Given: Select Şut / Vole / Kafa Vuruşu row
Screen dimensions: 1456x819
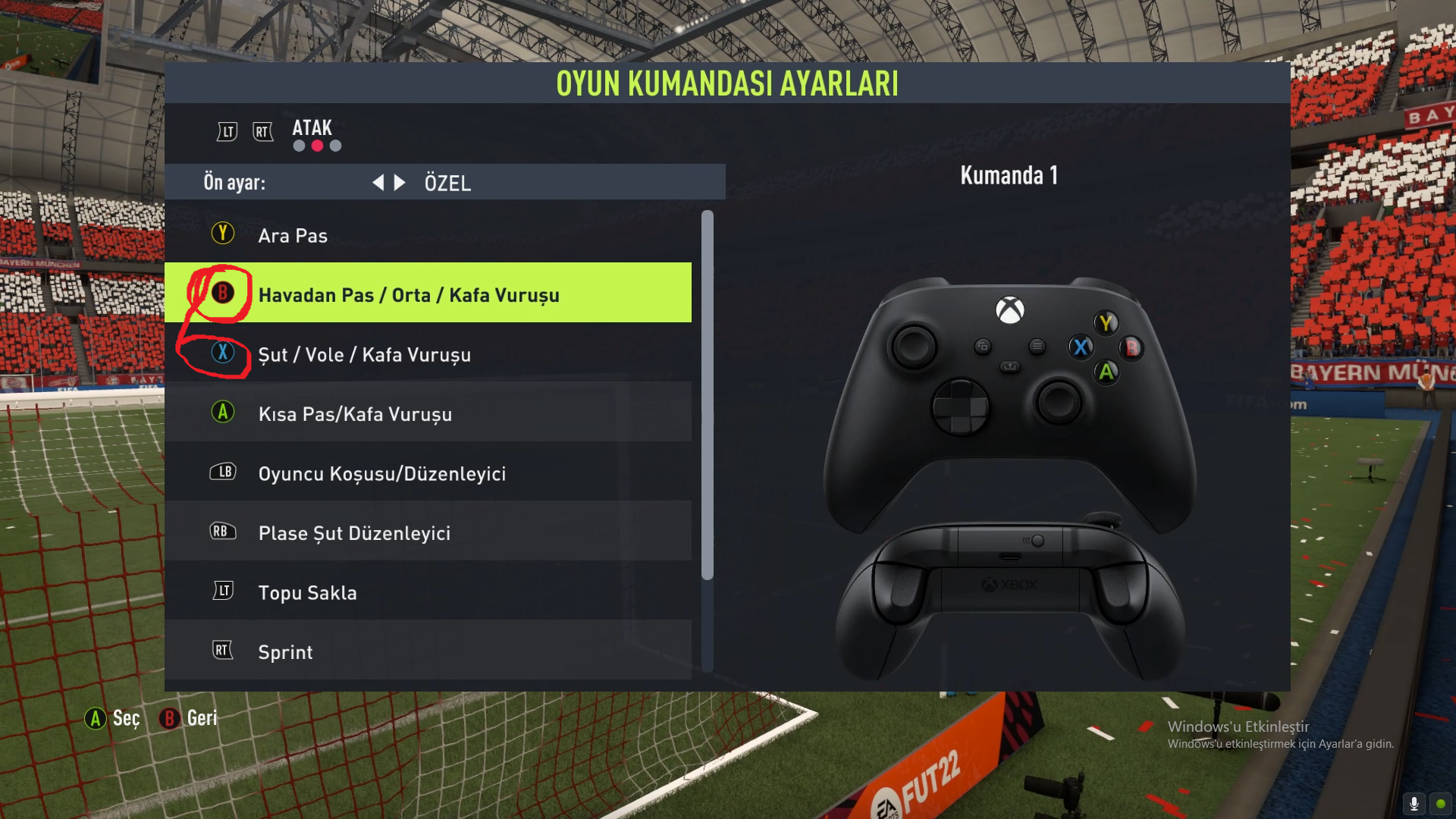Looking at the screenshot, I should pos(428,354).
